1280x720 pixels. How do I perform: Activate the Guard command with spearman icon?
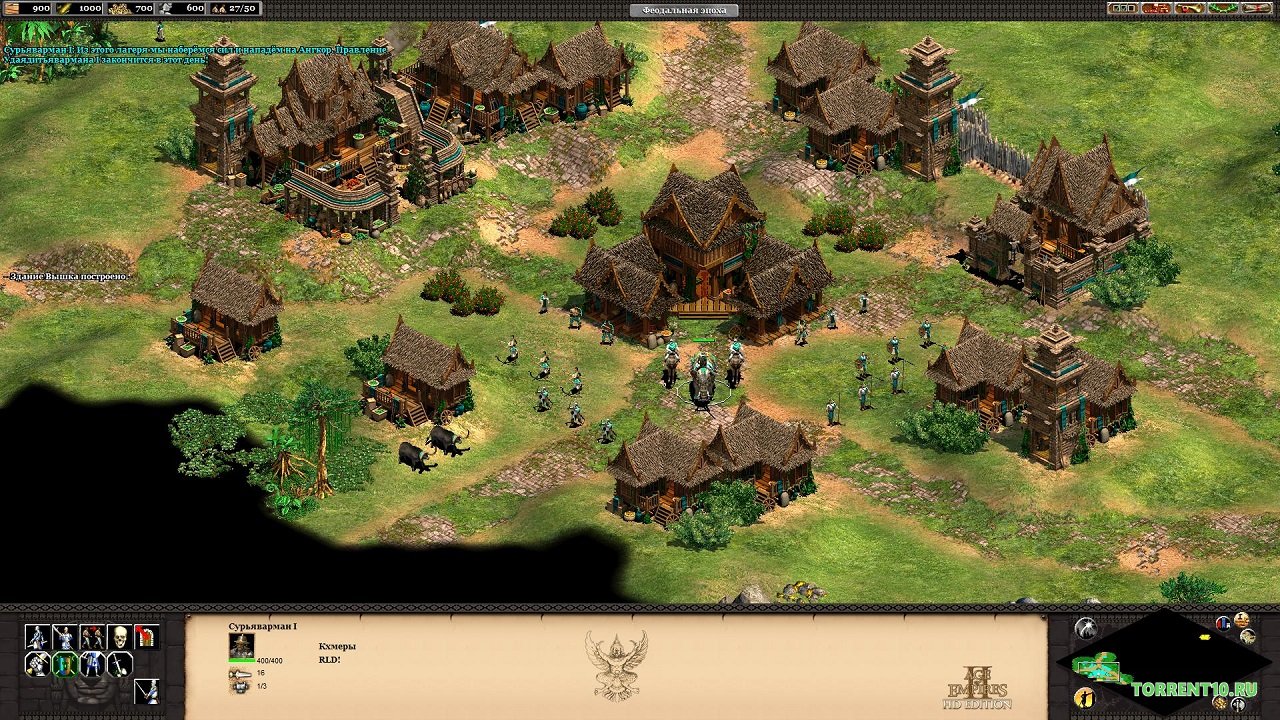pos(65,637)
